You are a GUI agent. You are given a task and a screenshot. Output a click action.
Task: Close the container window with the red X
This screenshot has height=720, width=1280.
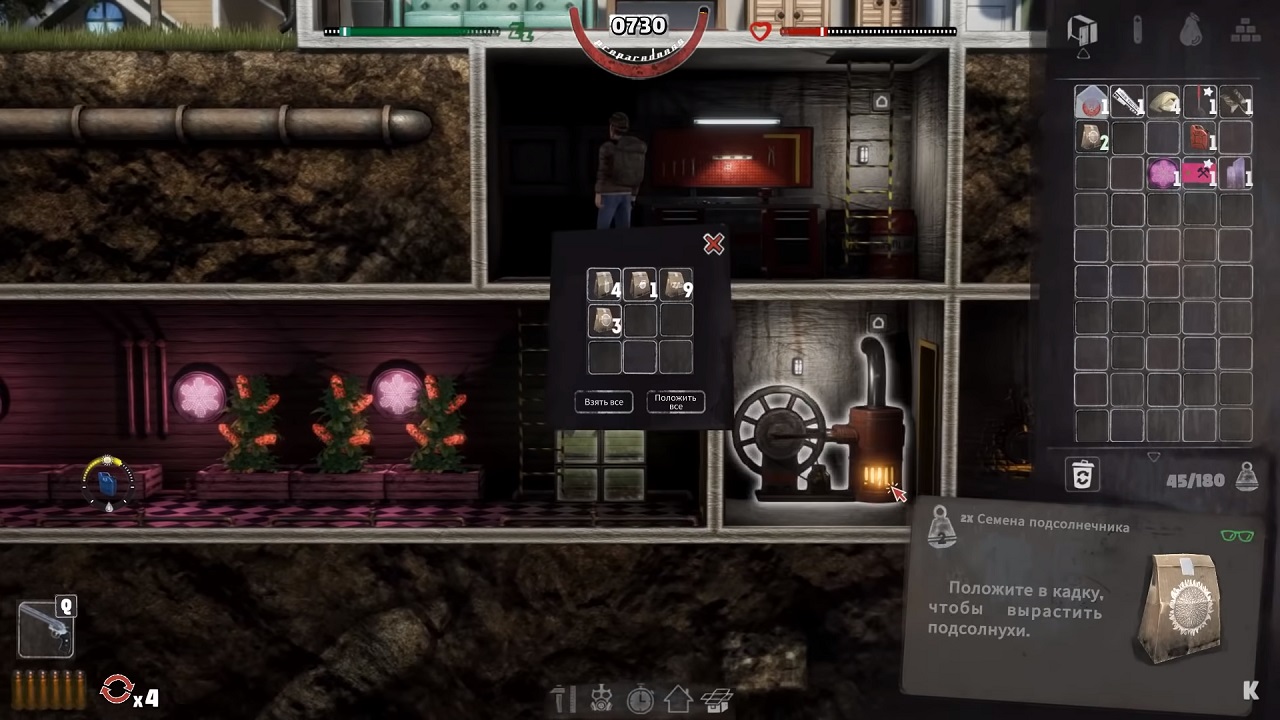click(x=713, y=244)
